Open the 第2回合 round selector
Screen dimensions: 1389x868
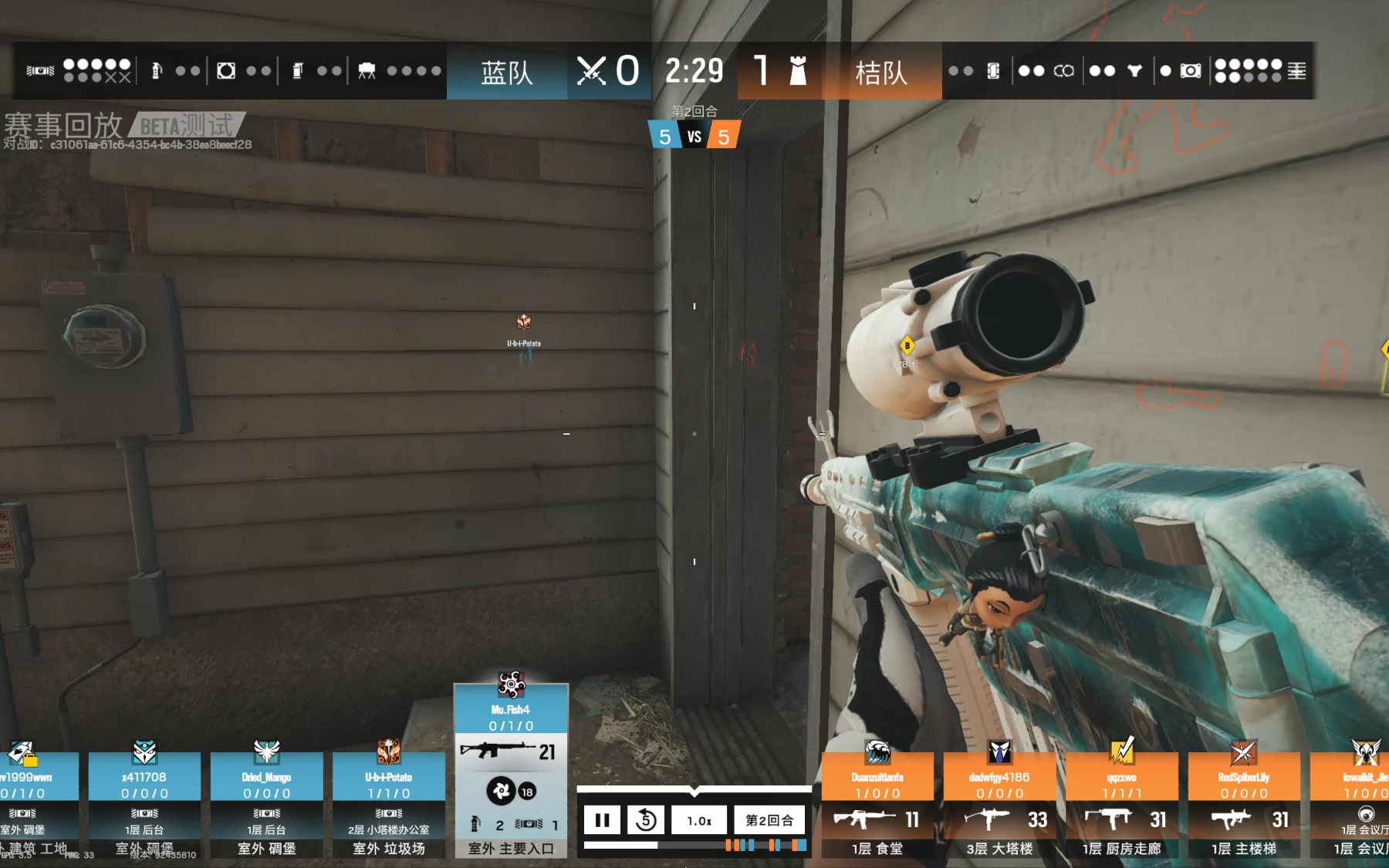769,820
